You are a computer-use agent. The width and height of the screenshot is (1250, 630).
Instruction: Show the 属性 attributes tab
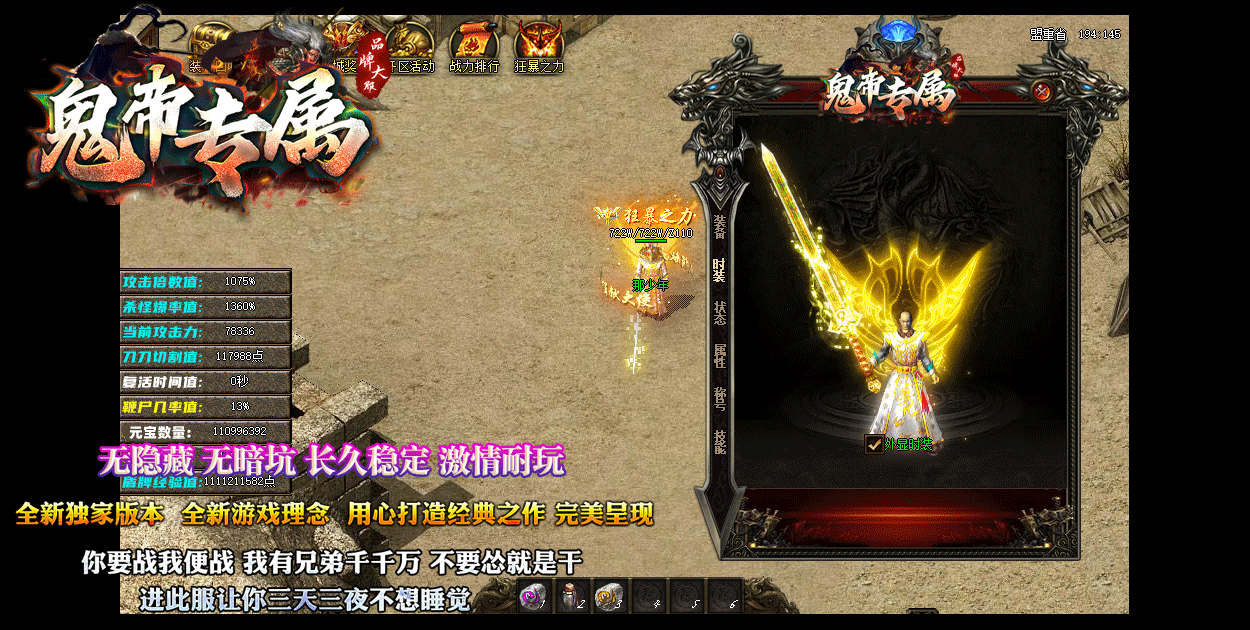(x=719, y=356)
